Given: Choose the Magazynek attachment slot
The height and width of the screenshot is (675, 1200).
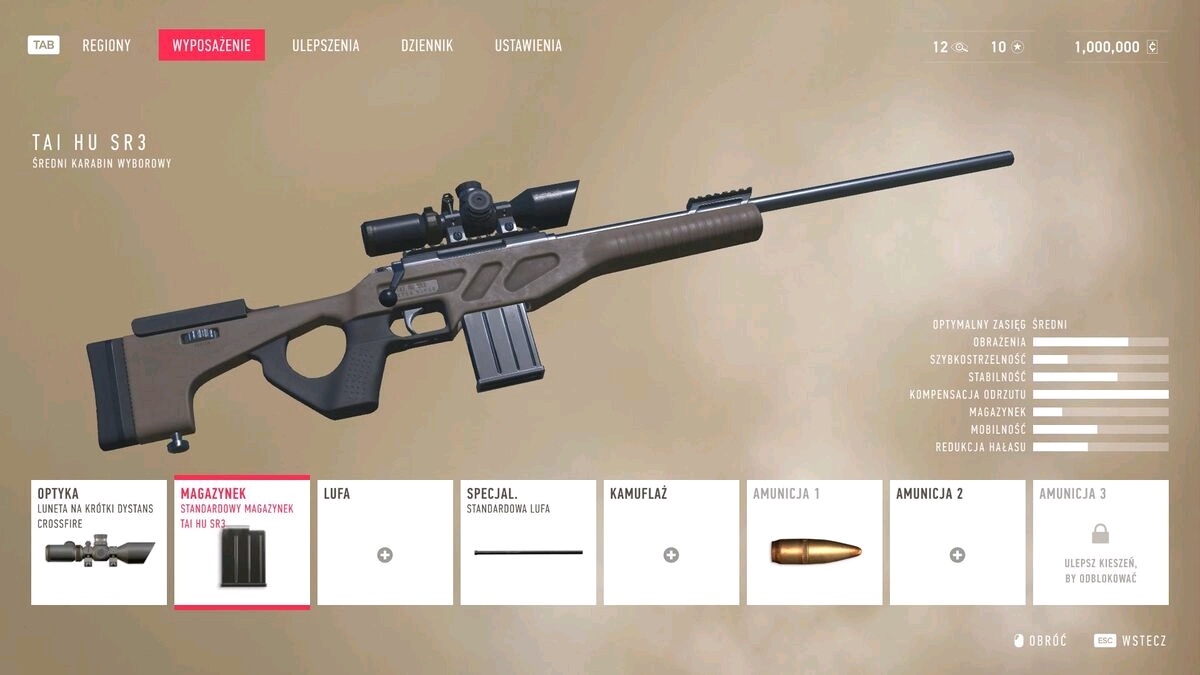Looking at the screenshot, I should click(242, 542).
